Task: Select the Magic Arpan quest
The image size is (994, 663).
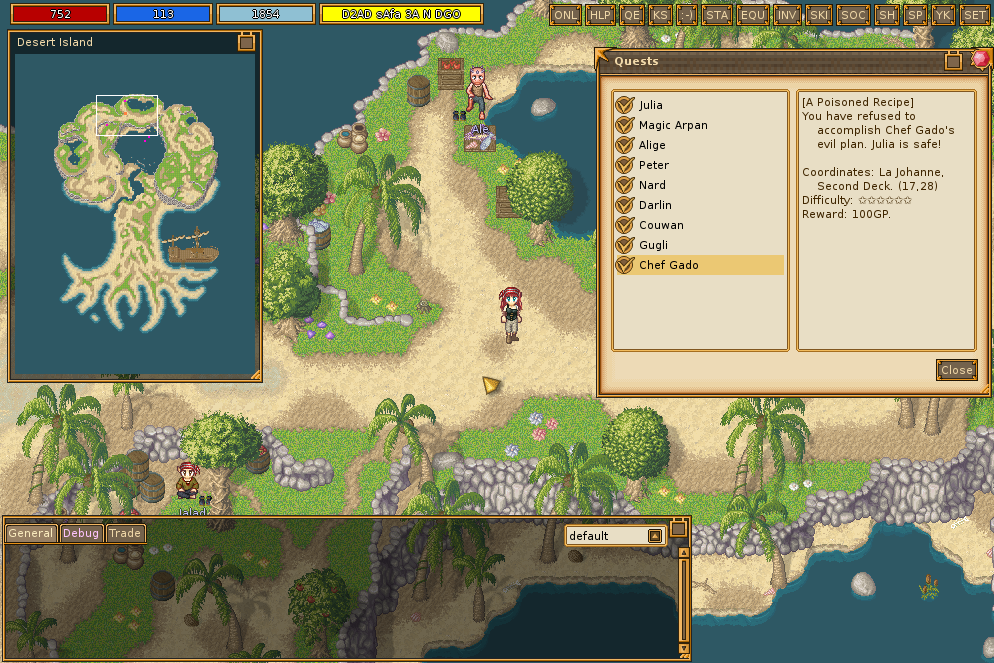Action: [x=672, y=125]
